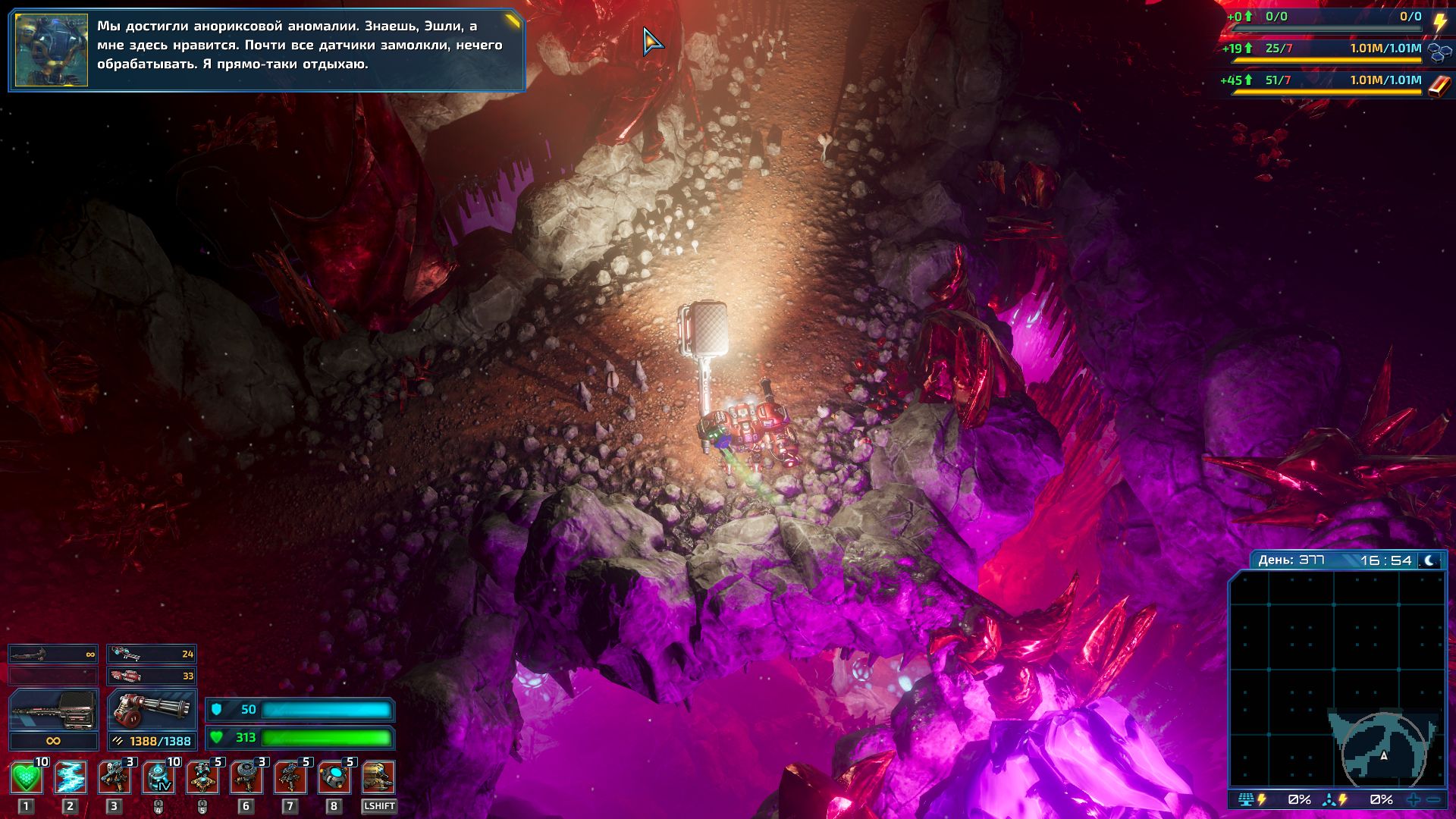Activate the yellow mech dash ability
Viewport: 1456px width, 819px height.
(378, 777)
